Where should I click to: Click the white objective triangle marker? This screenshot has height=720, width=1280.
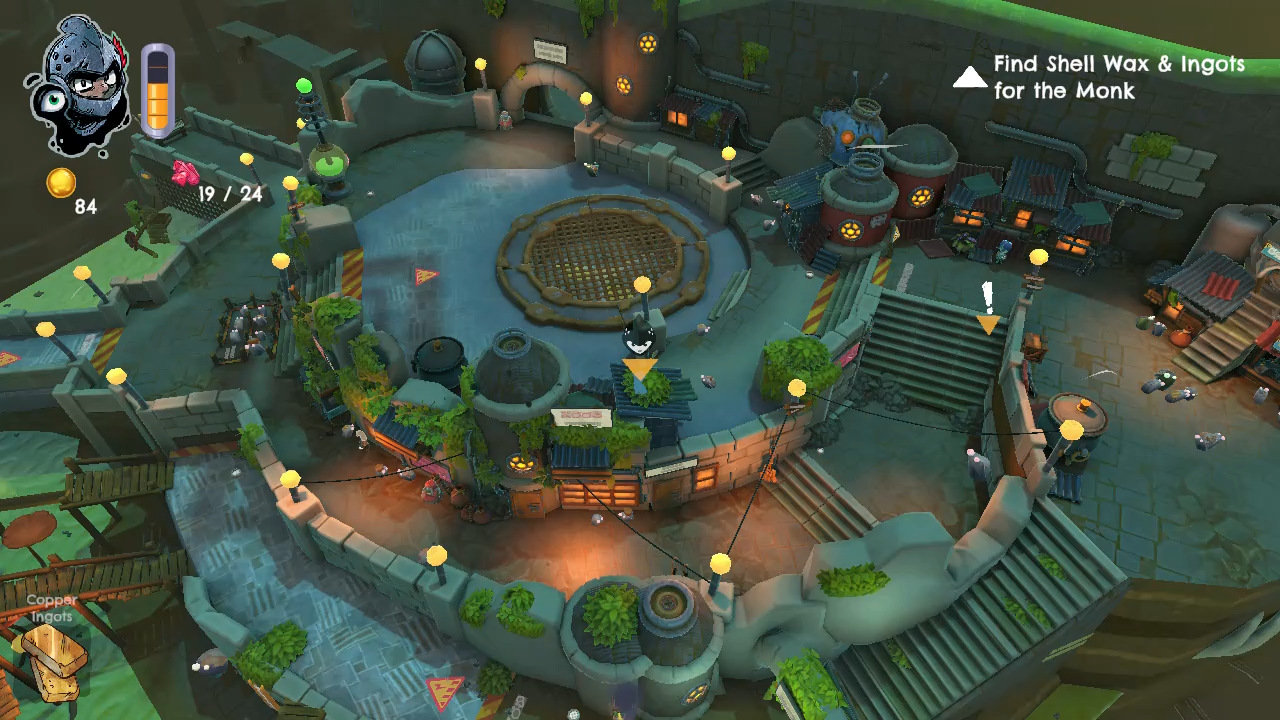pos(969,77)
